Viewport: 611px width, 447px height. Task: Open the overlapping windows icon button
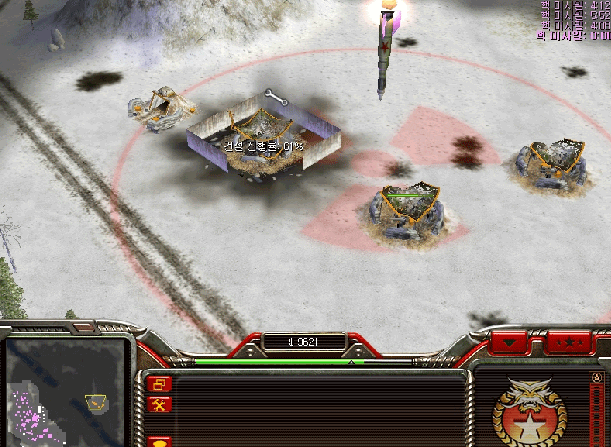pos(159,384)
